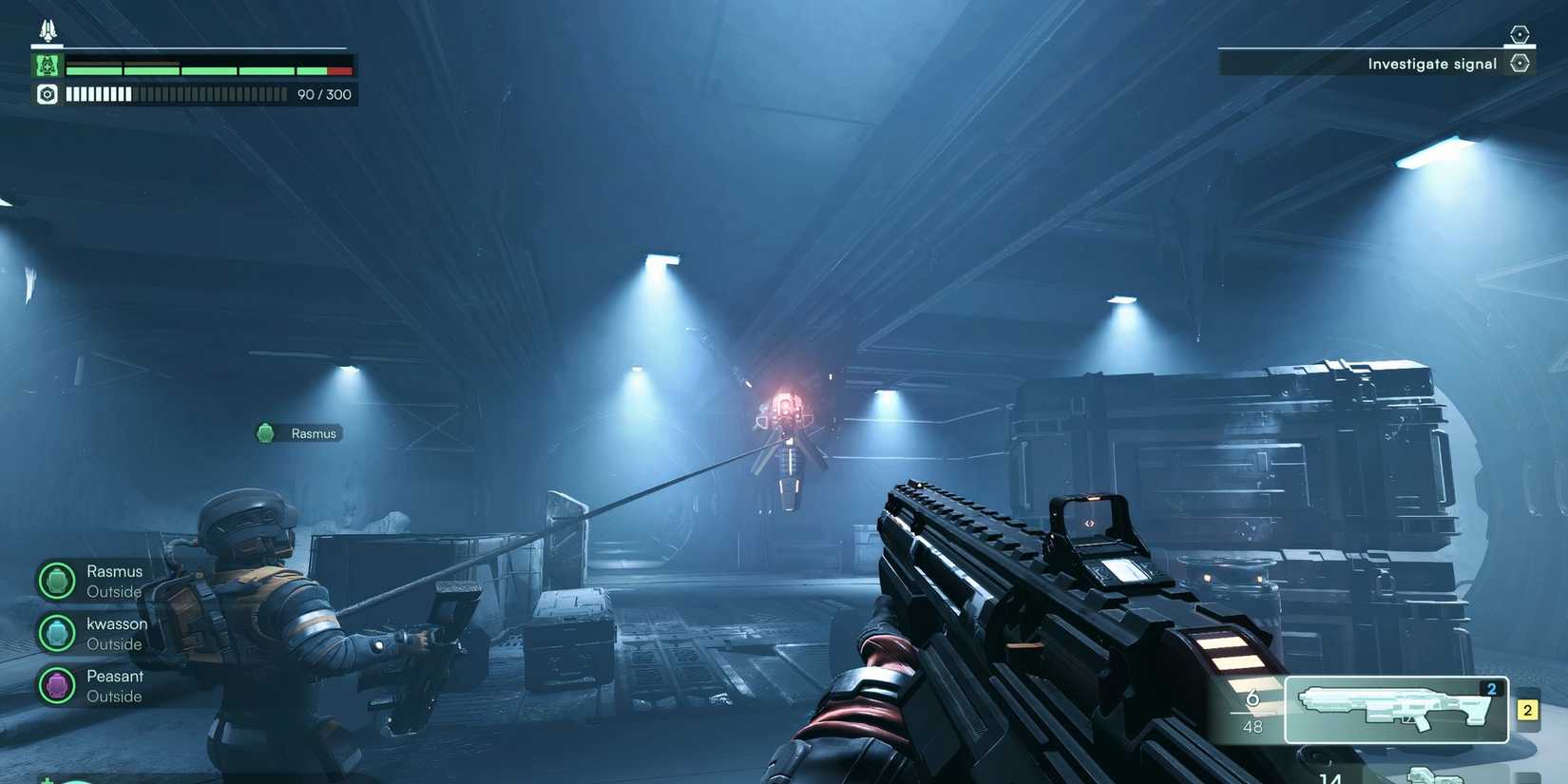Click the camera resource icon beside 90/300
Image resolution: width=1568 pixels, height=784 pixels.
tap(46, 94)
